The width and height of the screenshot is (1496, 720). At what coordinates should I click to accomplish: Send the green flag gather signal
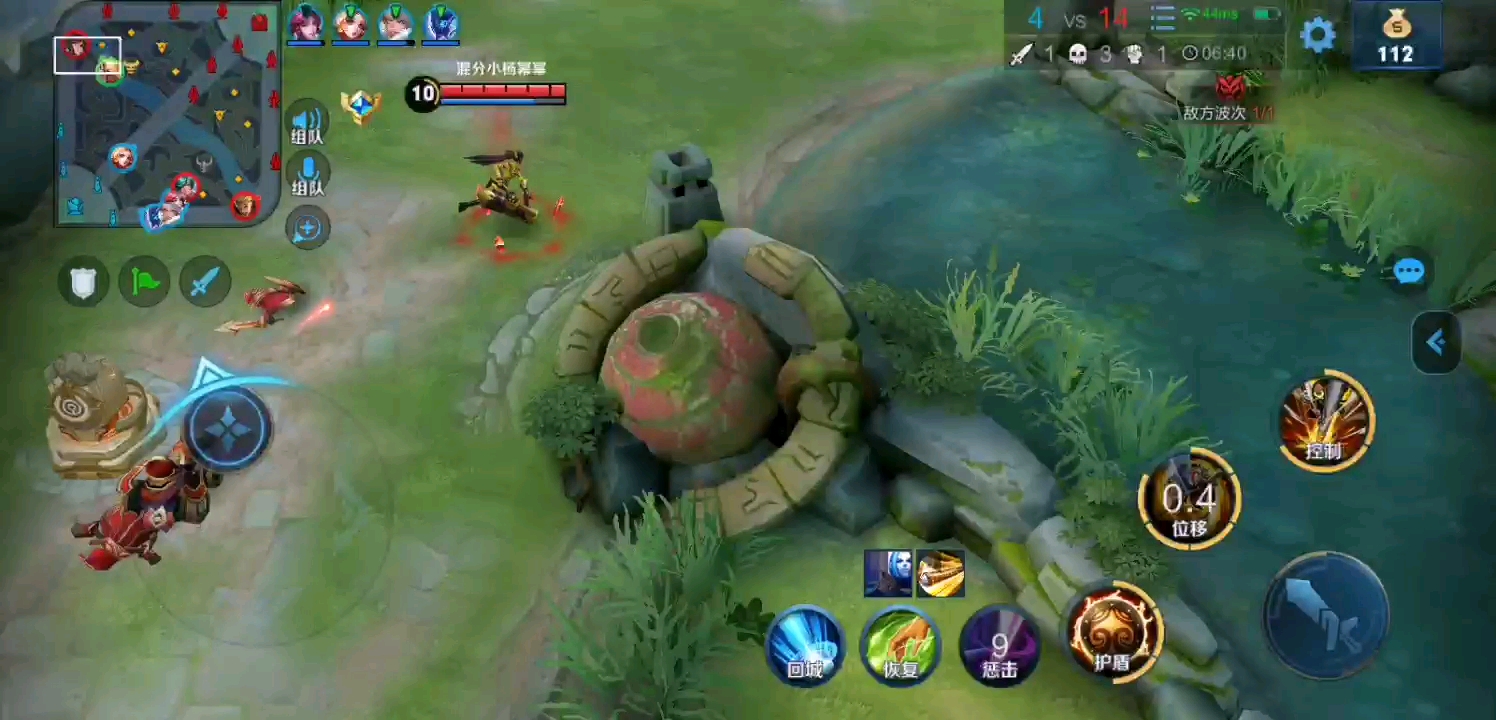(x=144, y=282)
